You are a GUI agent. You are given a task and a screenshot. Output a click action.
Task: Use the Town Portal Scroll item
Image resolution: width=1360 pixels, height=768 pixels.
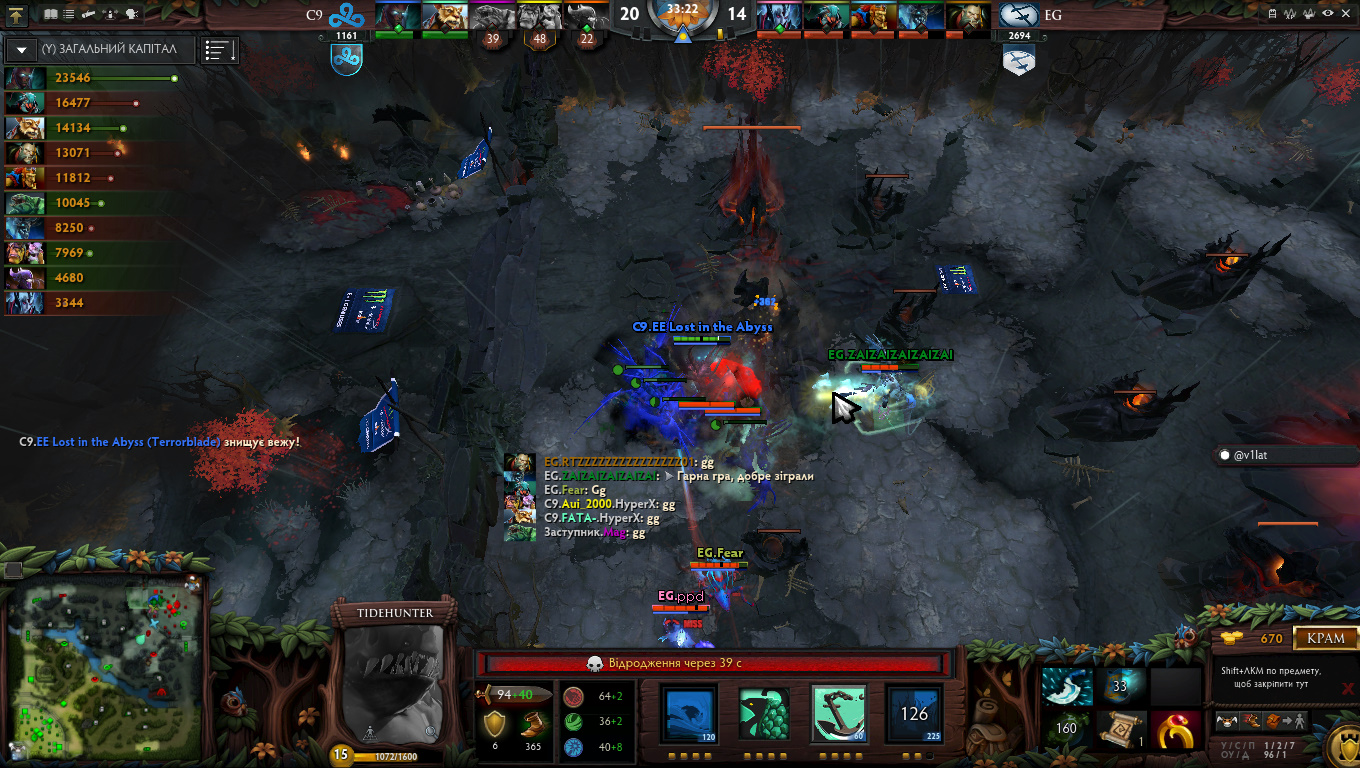point(1121,730)
